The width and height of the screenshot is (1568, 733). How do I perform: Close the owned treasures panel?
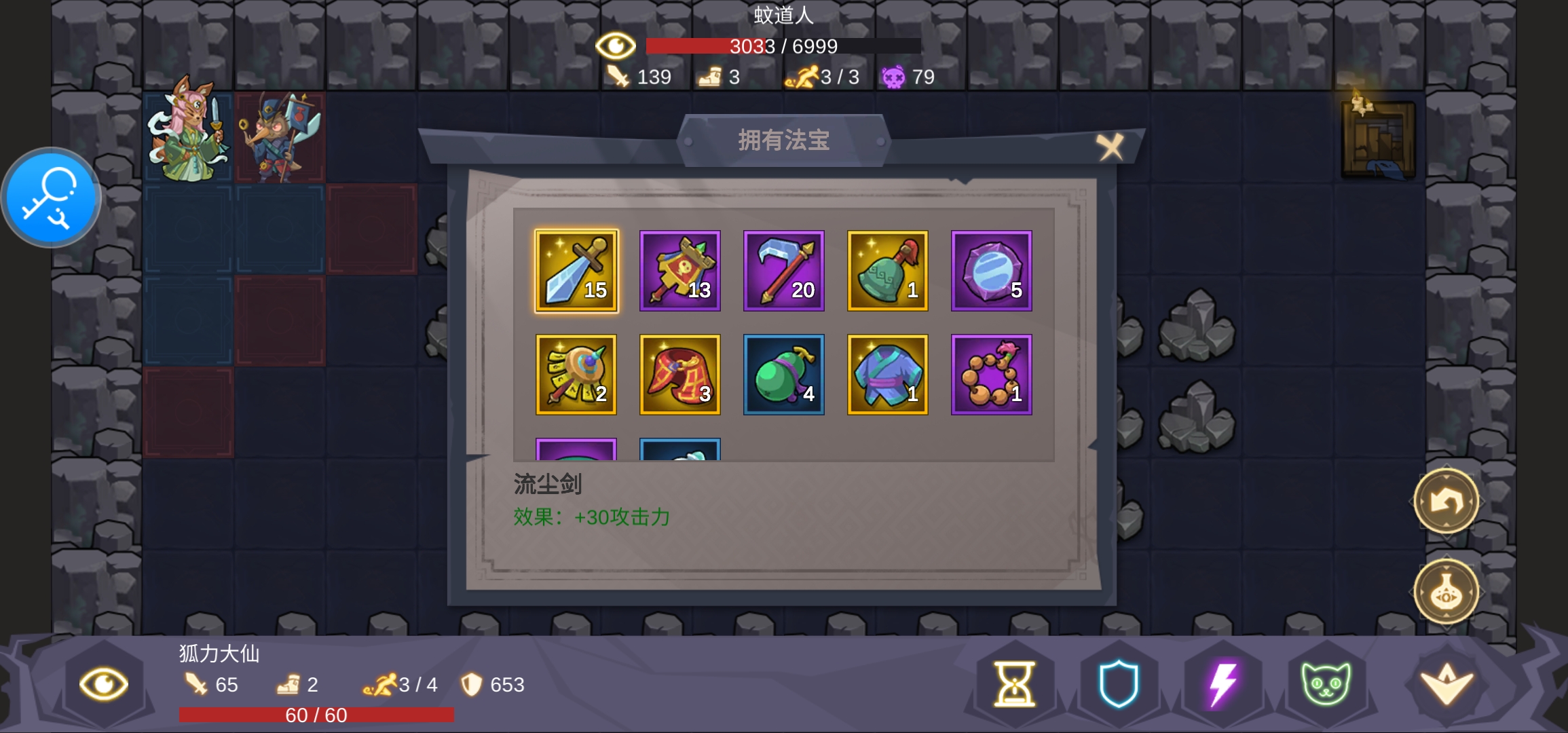pyautogui.click(x=1110, y=146)
